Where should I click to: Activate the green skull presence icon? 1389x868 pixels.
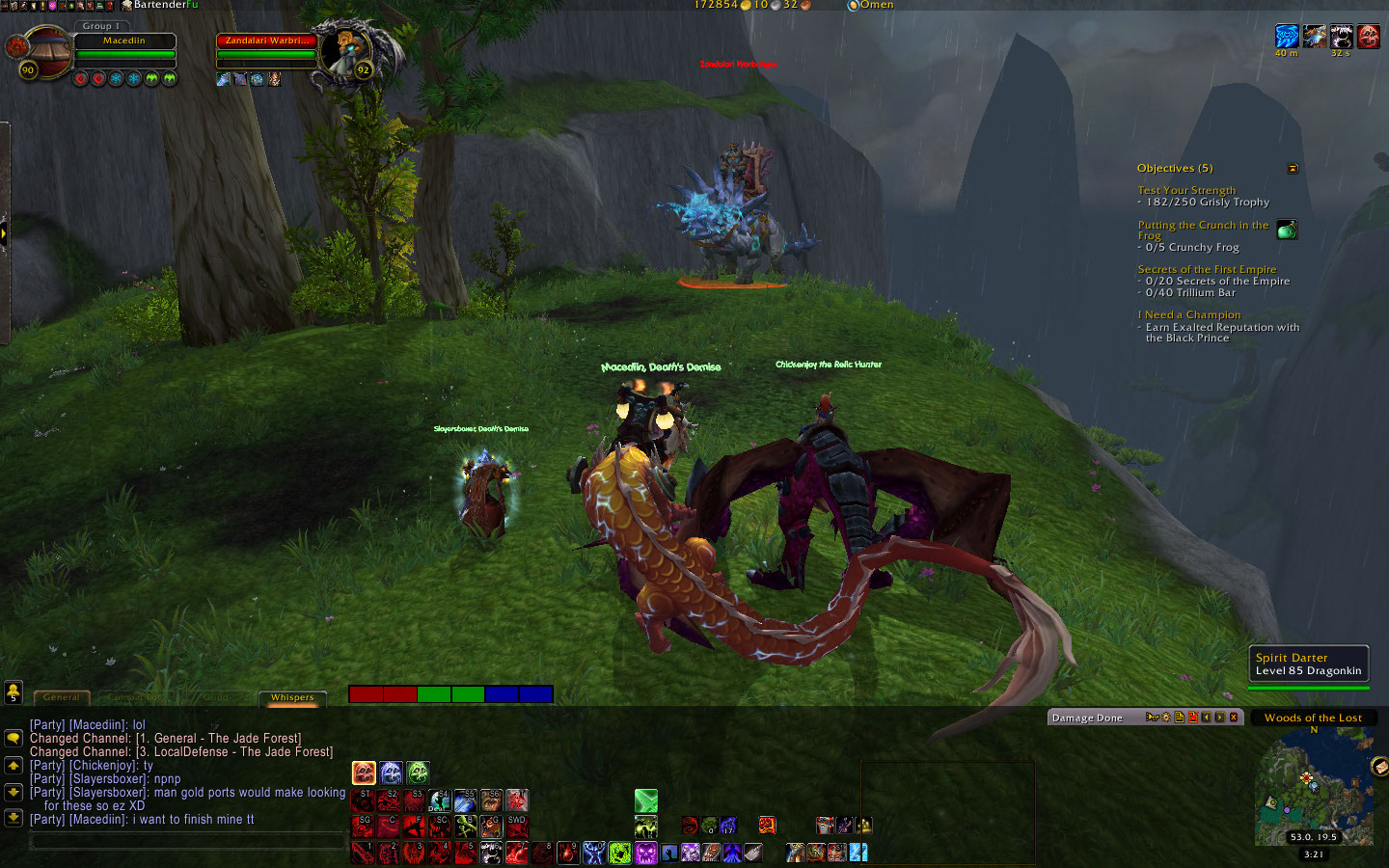(x=418, y=773)
